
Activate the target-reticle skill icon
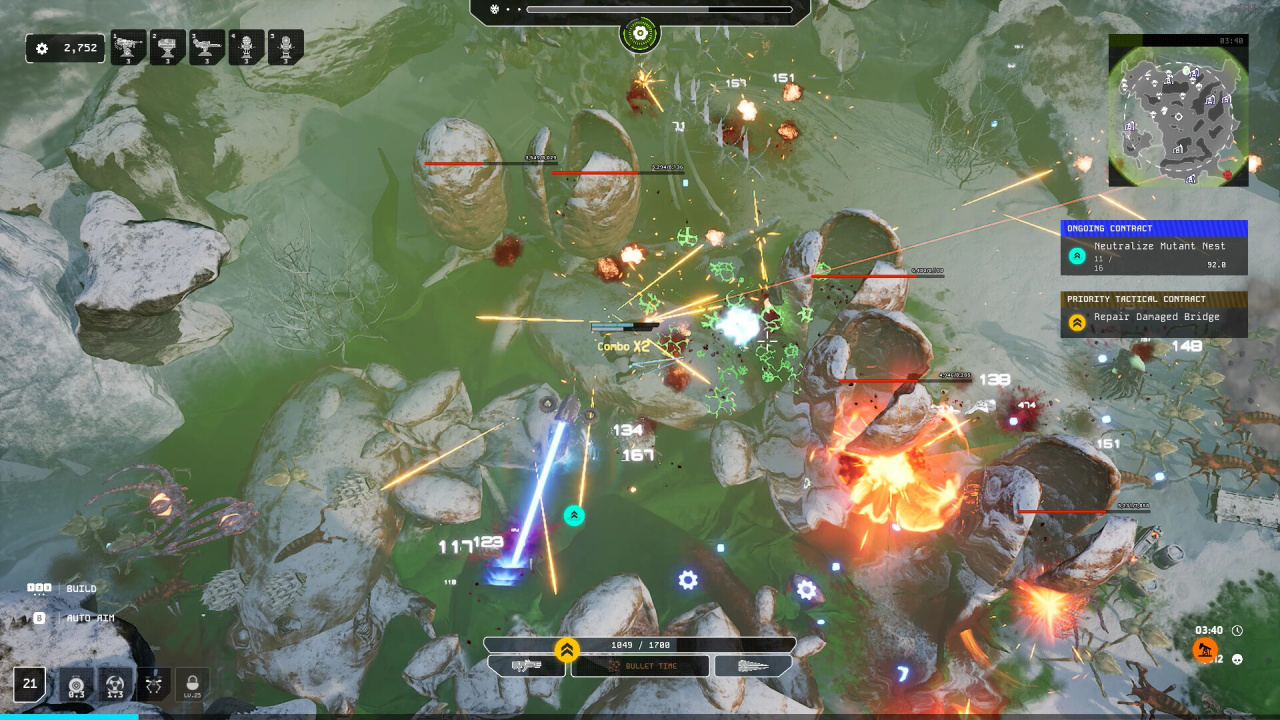coord(76,685)
